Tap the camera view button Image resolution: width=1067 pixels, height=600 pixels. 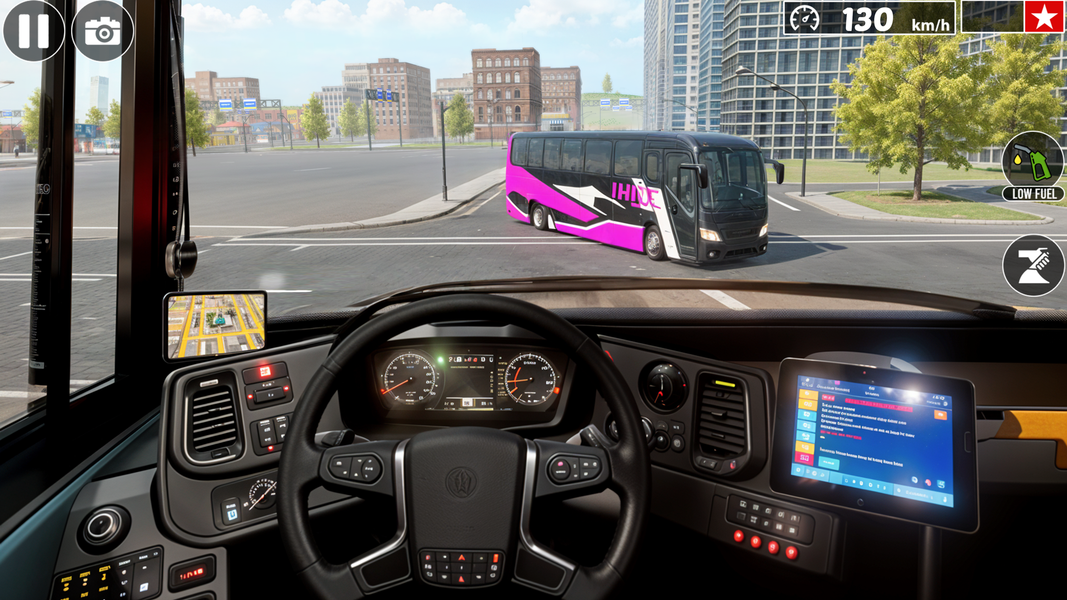pos(103,30)
